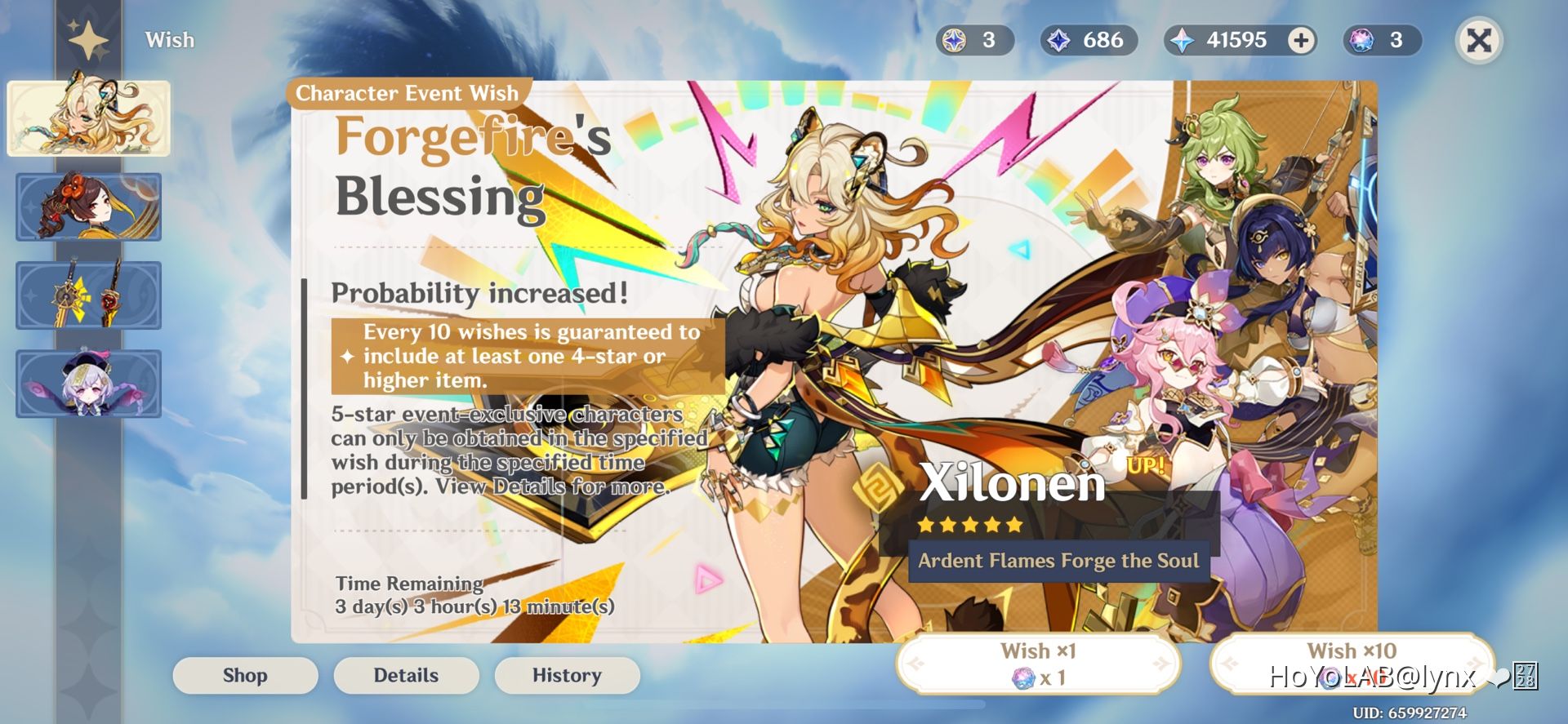Go to the Shop
This screenshot has height=724, width=1568.
pos(244,675)
